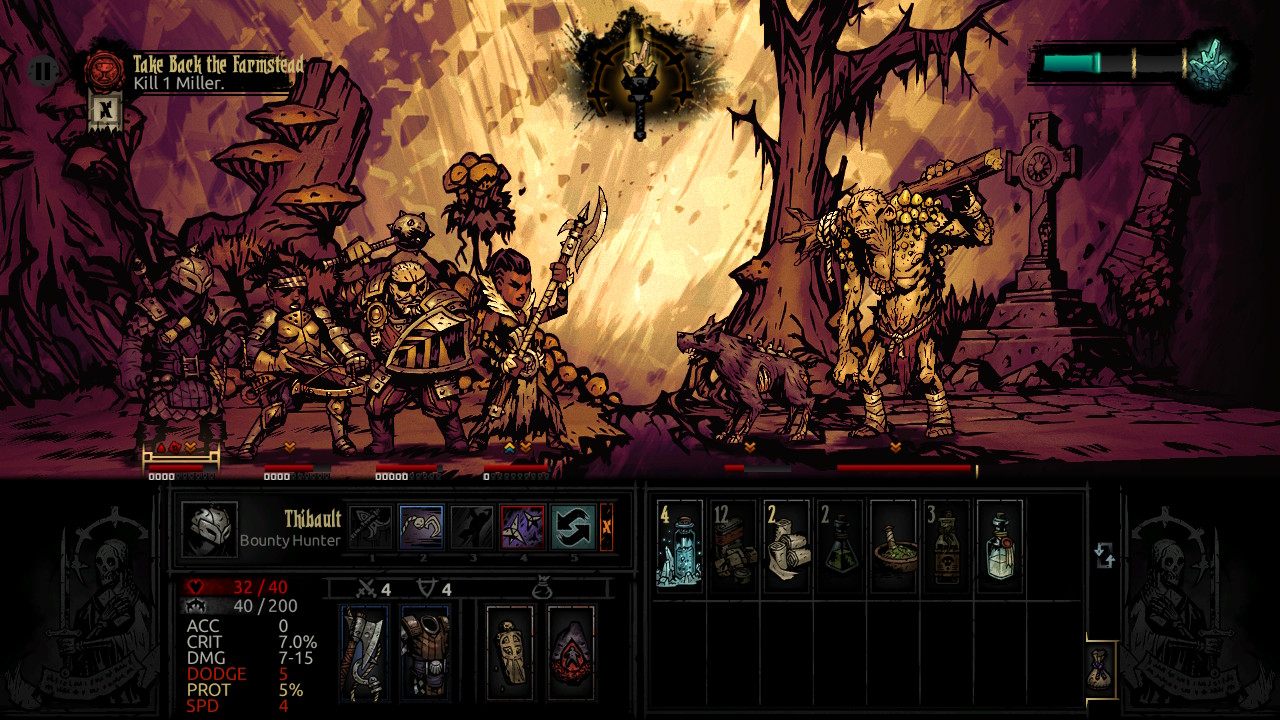Choose the move skill with swap arrows

click(571, 526)
